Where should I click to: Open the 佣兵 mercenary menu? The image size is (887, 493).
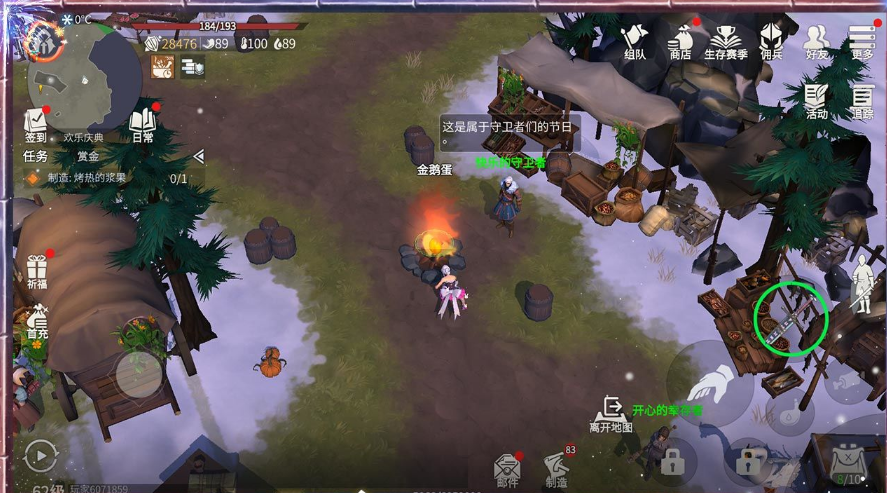[771, 42]
